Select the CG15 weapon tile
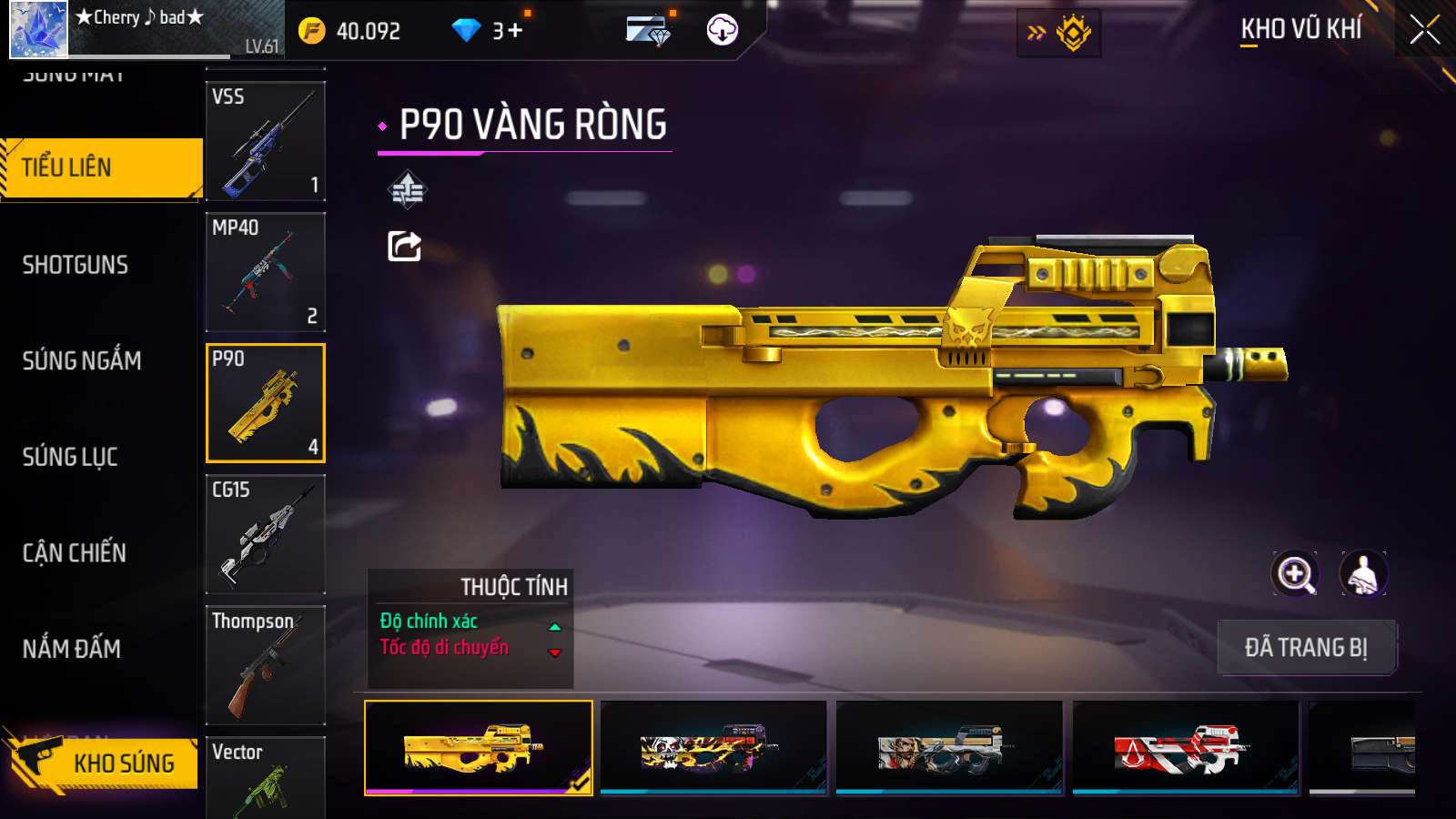1456x819 pixels. coord(266,534)
